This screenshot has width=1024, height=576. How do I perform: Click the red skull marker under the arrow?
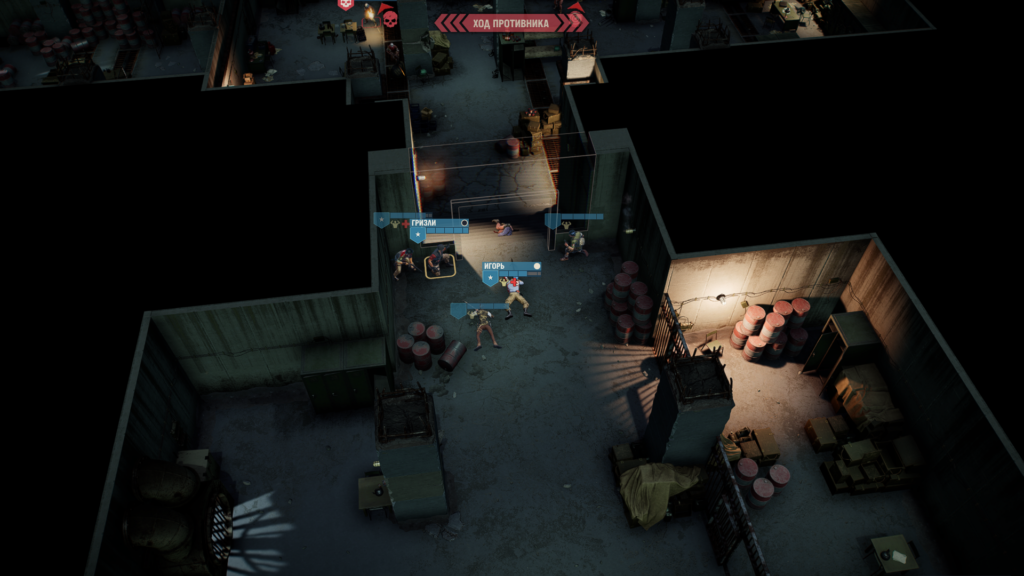click(389, 18)
